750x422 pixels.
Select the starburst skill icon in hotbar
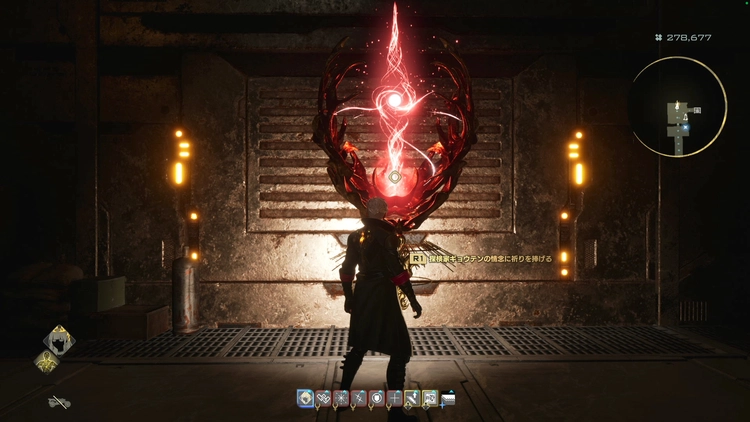[340, 398]
